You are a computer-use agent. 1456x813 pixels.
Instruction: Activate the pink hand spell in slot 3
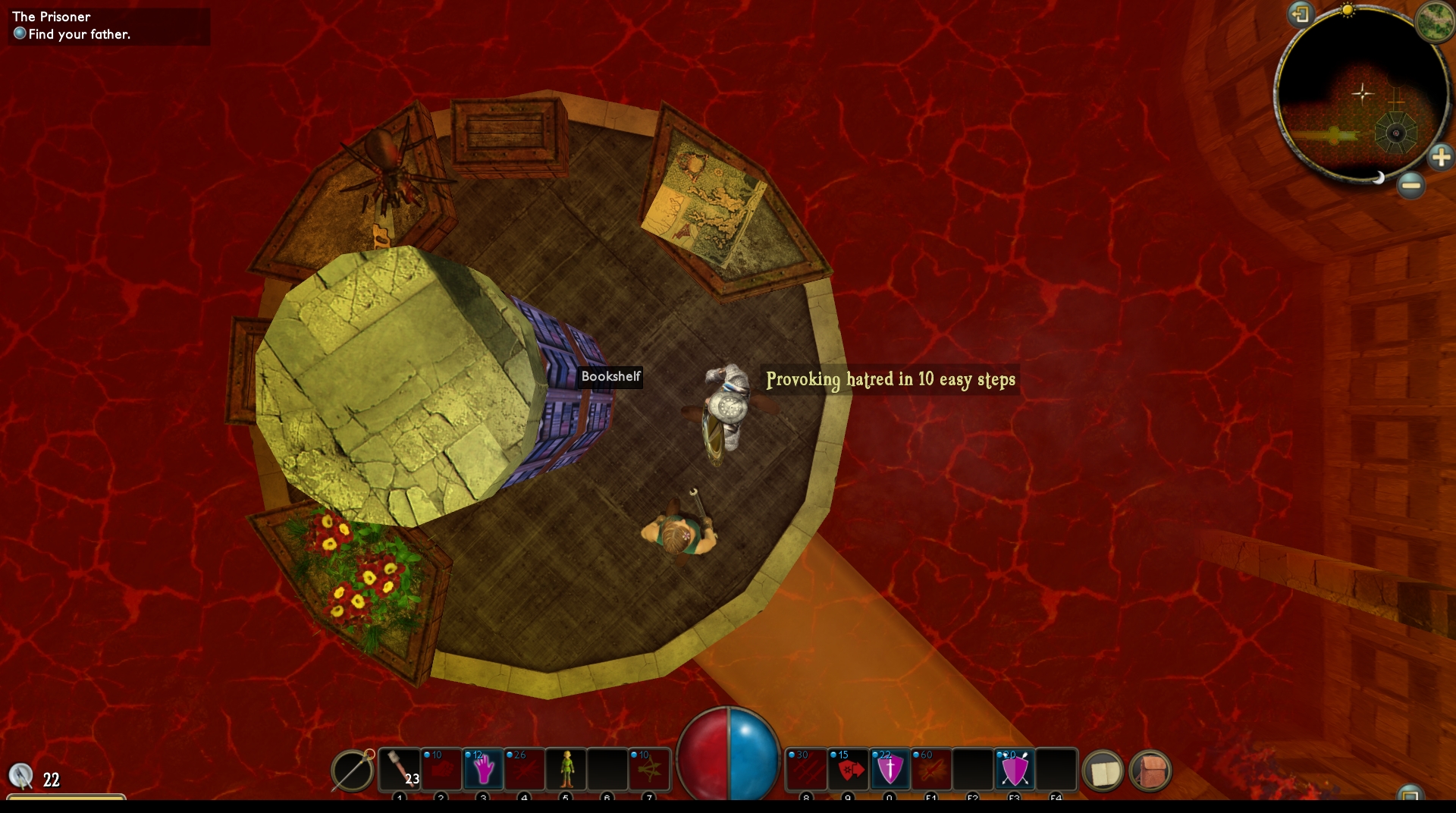483,770
